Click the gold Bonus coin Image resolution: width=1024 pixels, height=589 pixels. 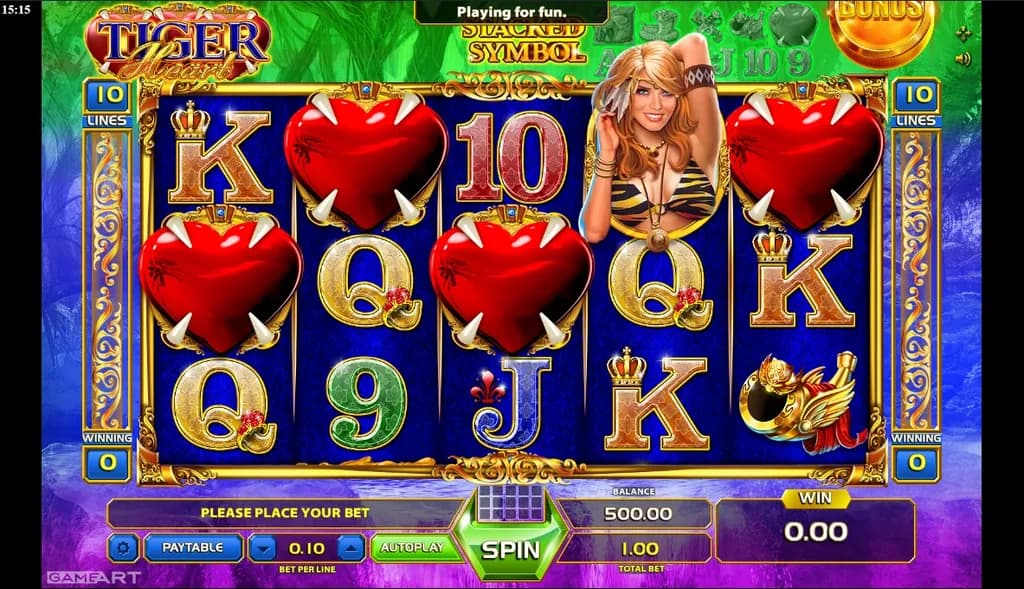[880, 27]
